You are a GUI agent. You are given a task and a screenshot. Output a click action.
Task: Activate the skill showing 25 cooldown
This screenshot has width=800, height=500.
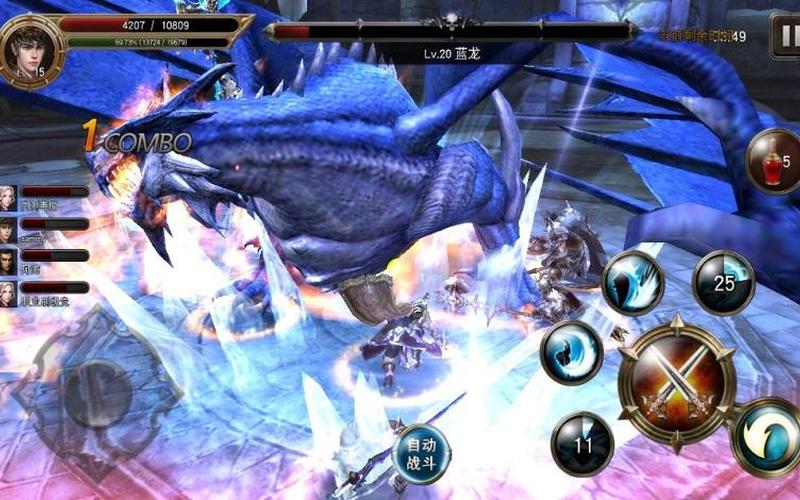pyautogui.click(x=723, y=283)
